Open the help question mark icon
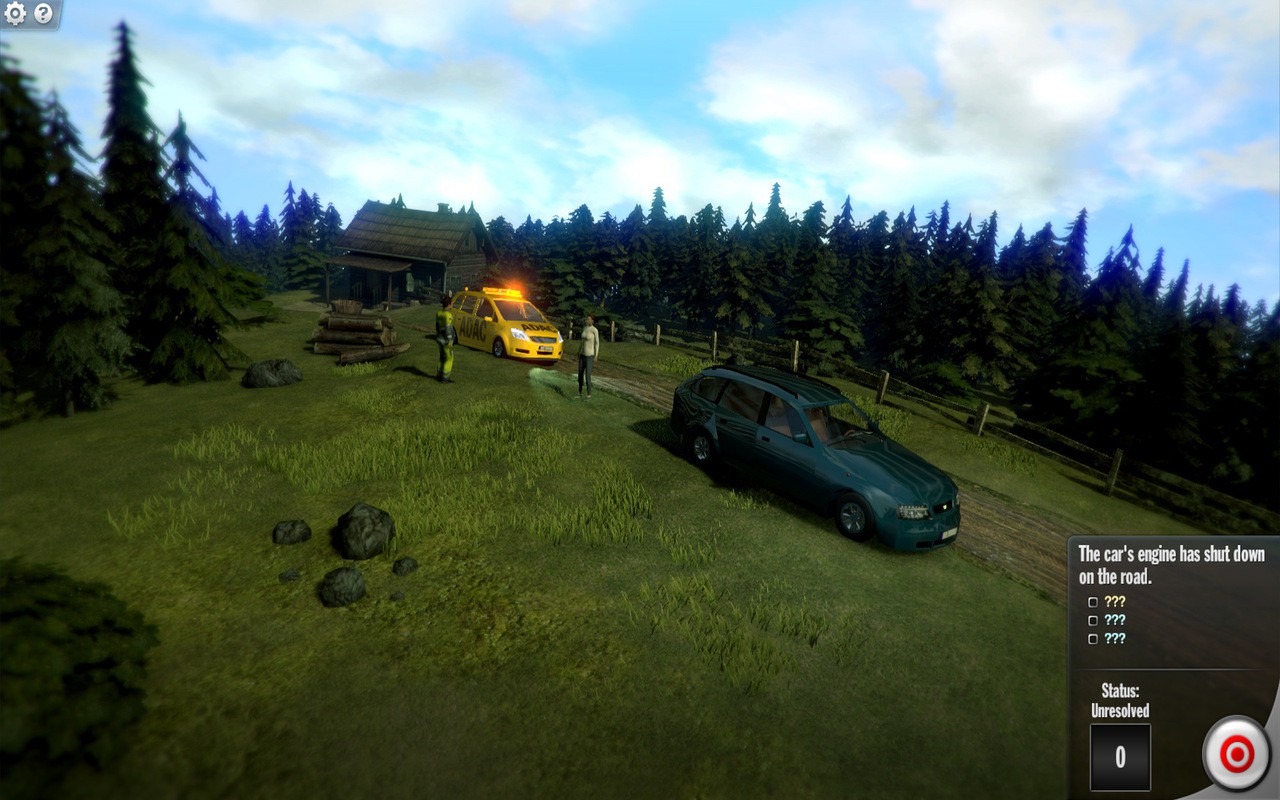Image resolution: width=1280 pixels, height=800 pixels. pos(41,14)
